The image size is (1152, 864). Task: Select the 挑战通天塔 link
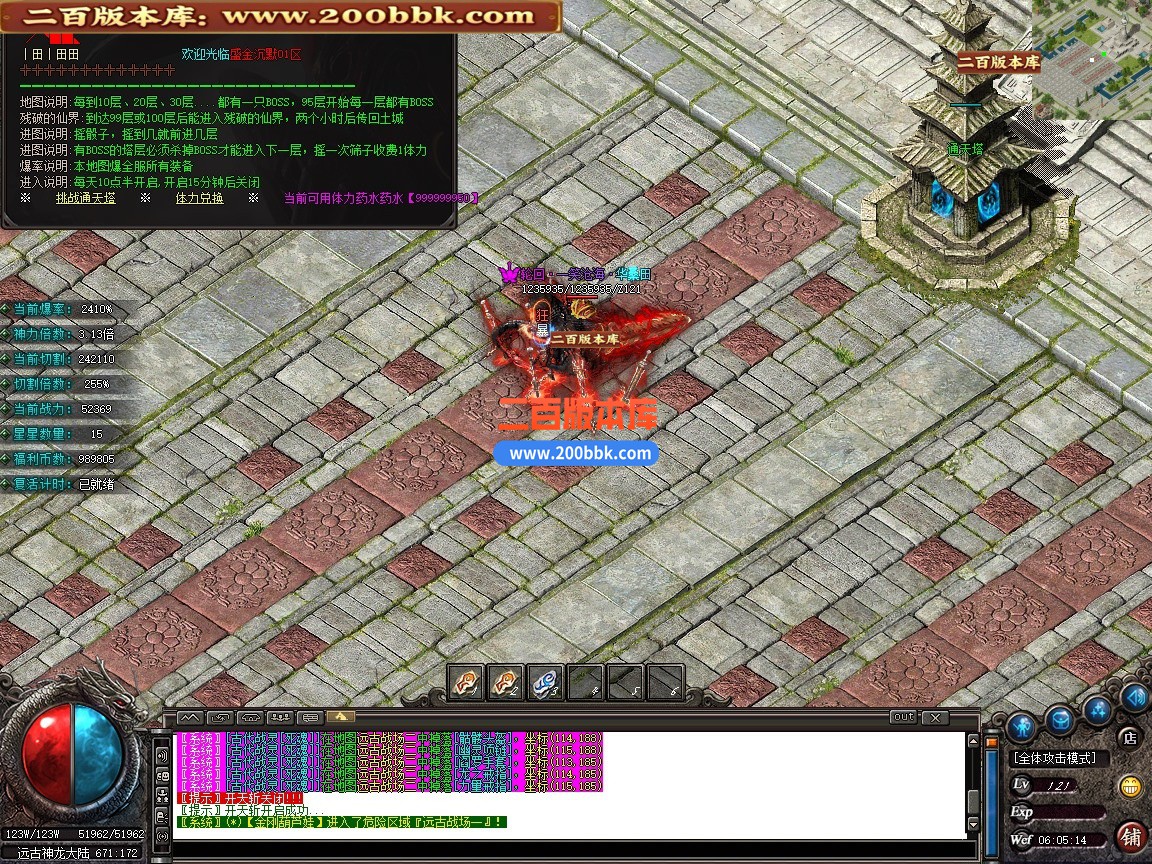pyautogui.click(x=85, y=198)
